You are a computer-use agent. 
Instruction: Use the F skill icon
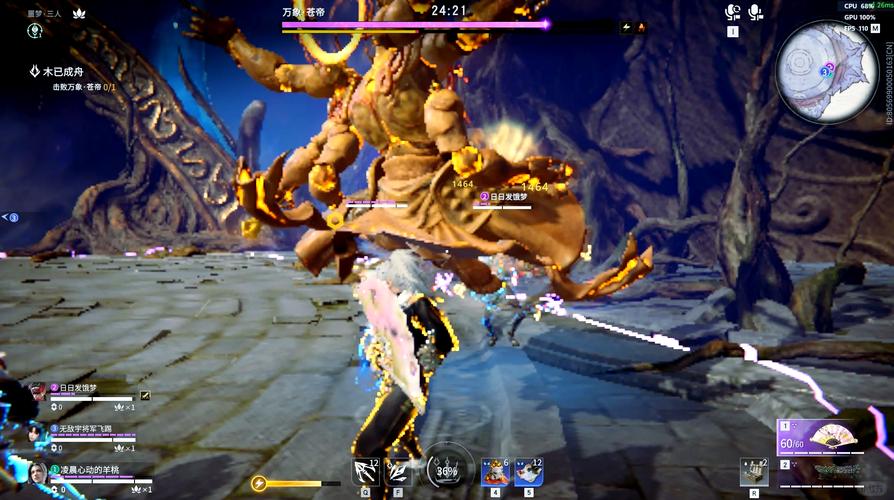point(398,470)
